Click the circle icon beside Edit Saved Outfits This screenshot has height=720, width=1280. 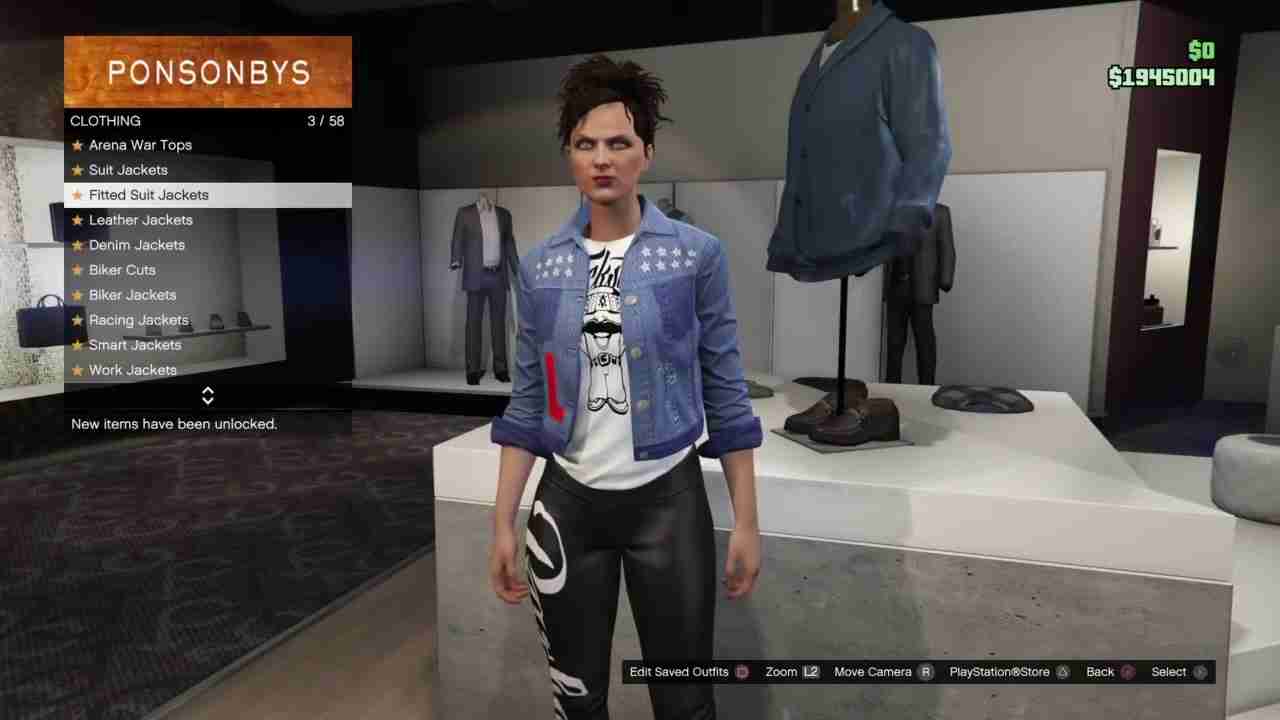coord(740,671)
